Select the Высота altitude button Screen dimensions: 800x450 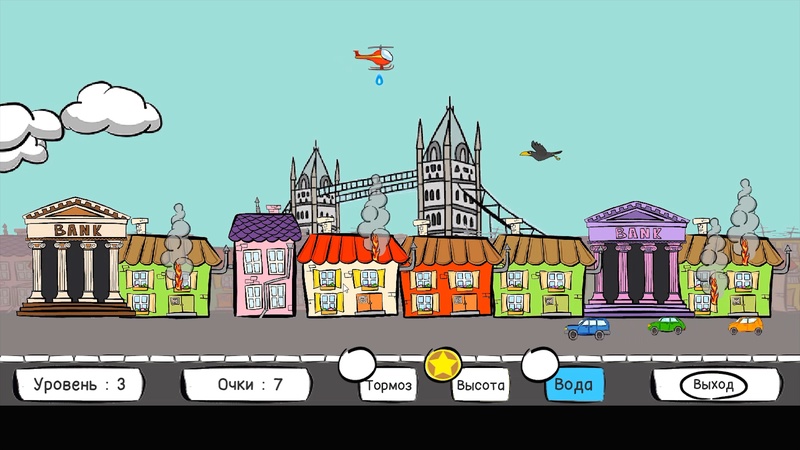(x=481, y=385)
